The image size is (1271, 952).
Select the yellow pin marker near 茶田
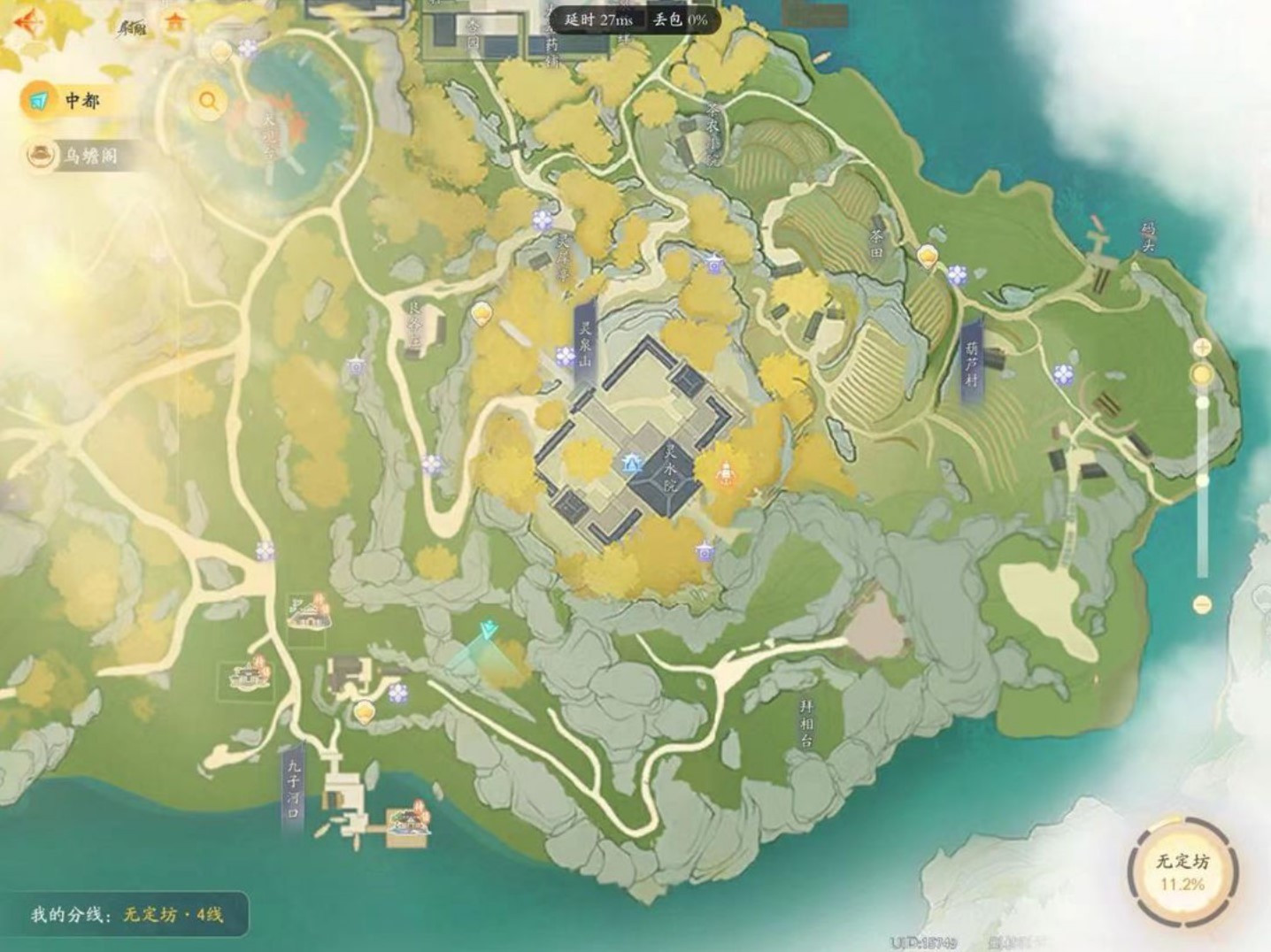click(x=928, y=257)
